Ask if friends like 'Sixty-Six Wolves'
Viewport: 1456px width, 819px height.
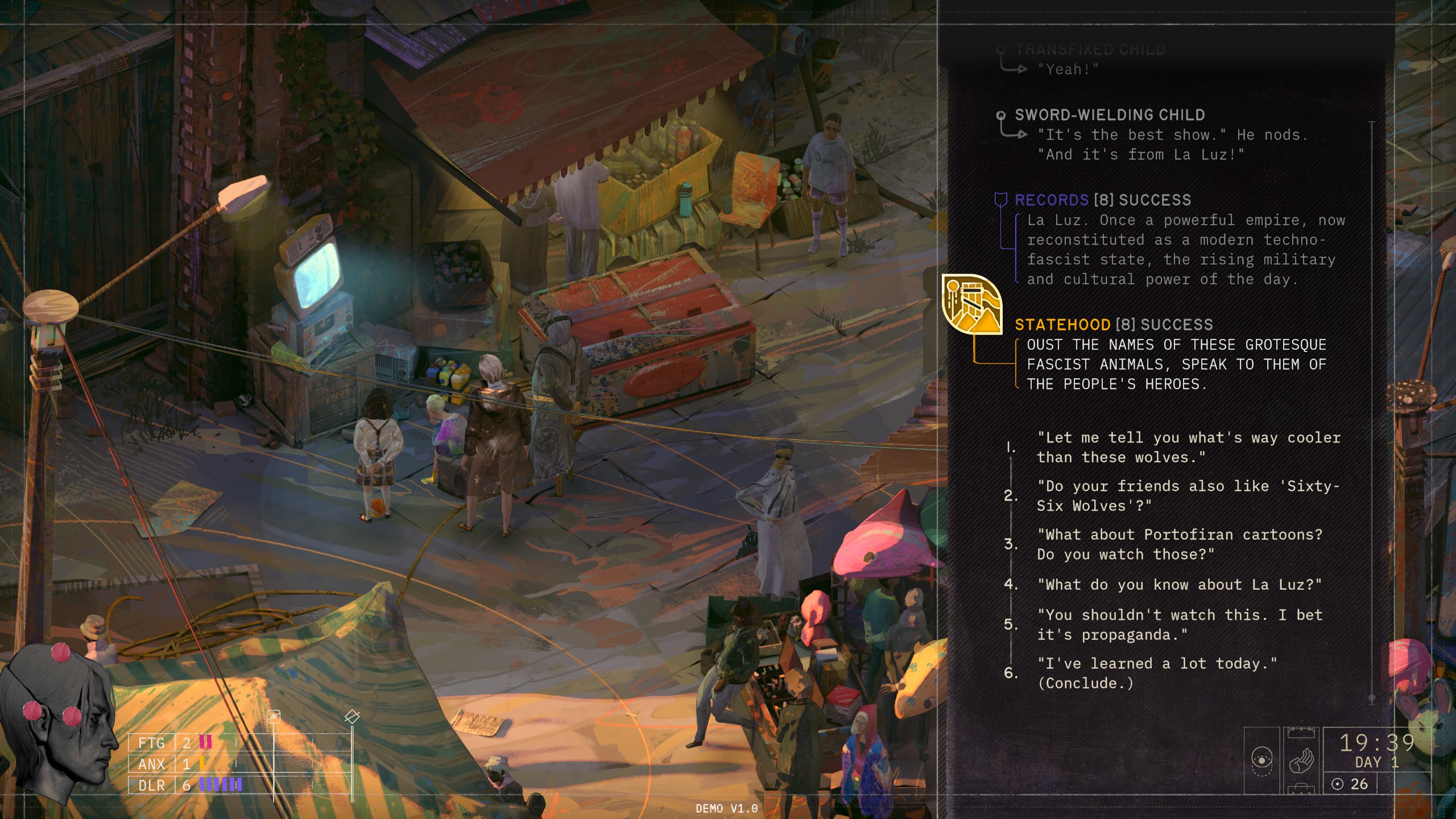point(1188,496)
